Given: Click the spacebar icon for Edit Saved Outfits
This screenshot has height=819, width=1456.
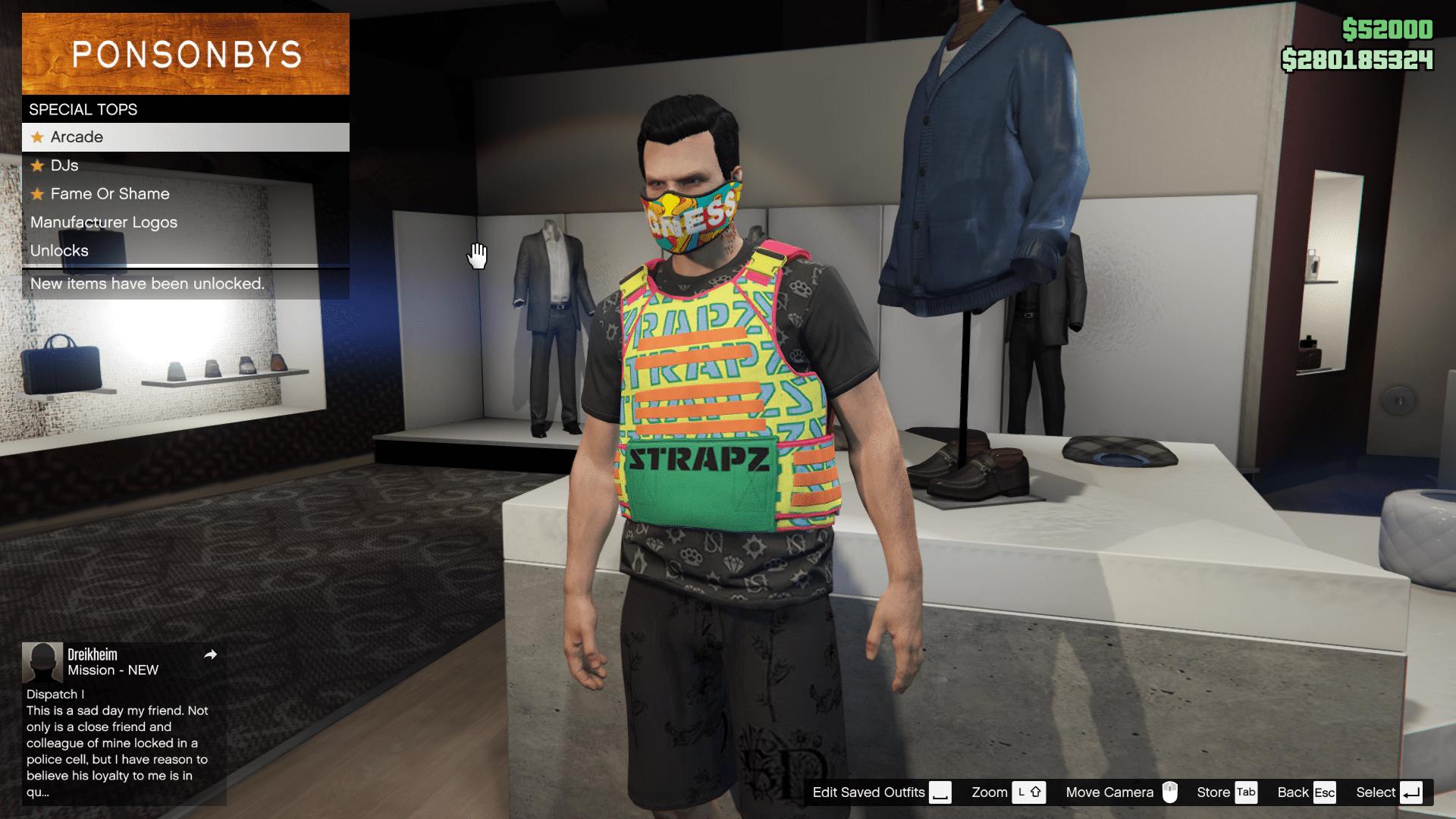Looking at the screenshot, I should click(x=940, y=792).
